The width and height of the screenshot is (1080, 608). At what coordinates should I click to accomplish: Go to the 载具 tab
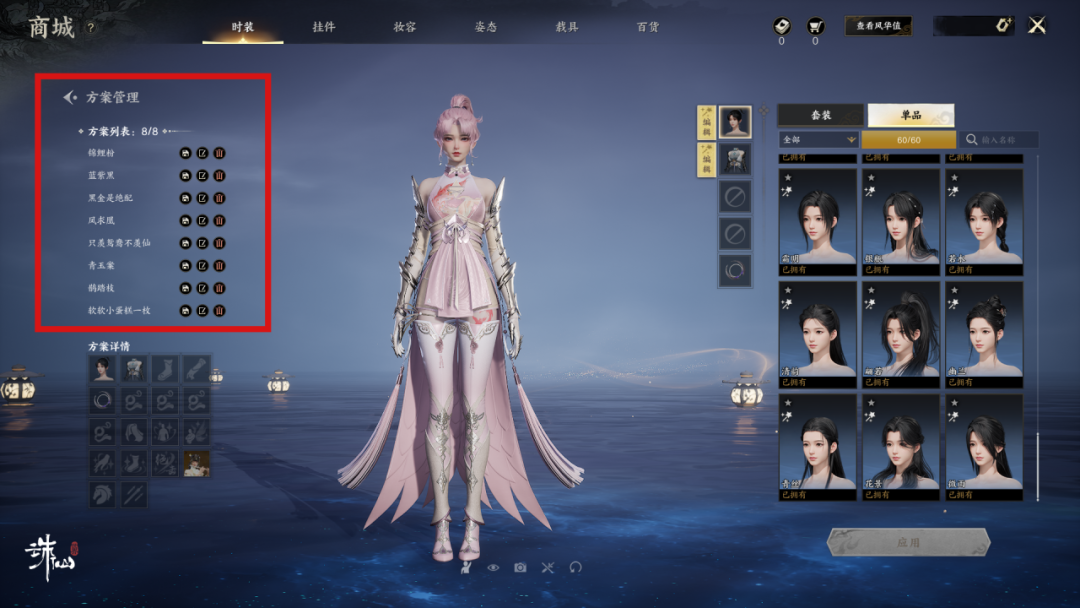[566, 27]
